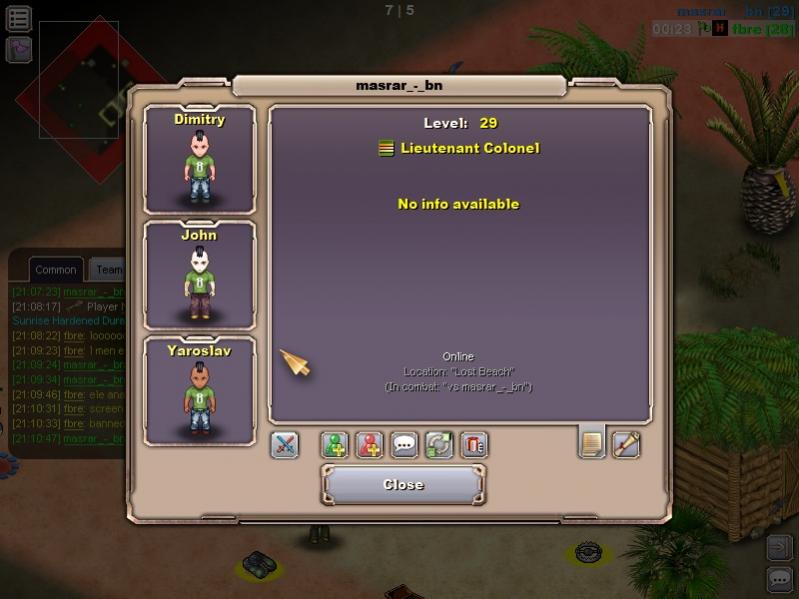Screen dimensions: 799x599
Task: Open the chat speech bubble button in corner
Action: point(779,578)
